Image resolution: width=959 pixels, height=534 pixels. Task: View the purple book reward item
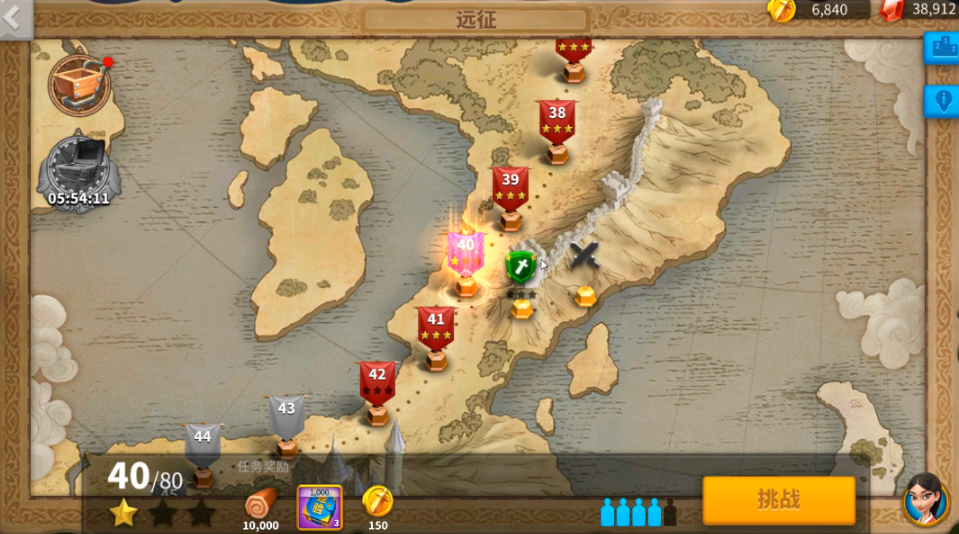pos(320,507)
